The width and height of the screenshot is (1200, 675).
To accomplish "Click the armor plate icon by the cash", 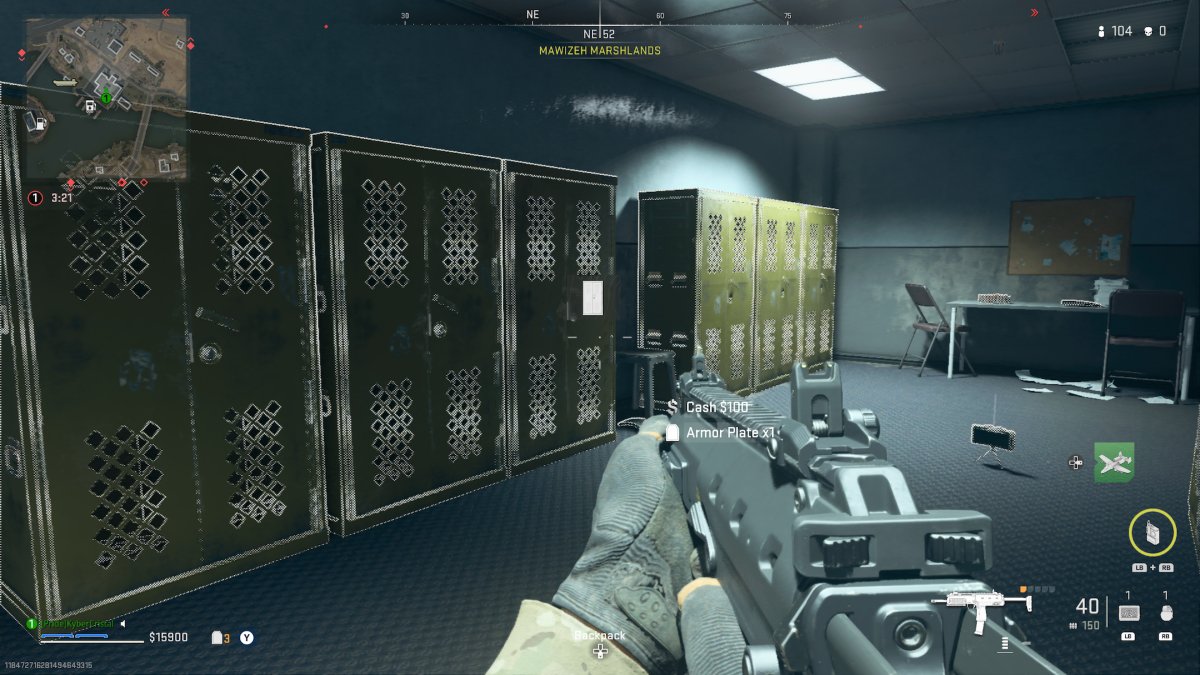I will pyautogui.click(x=217, y=638).
